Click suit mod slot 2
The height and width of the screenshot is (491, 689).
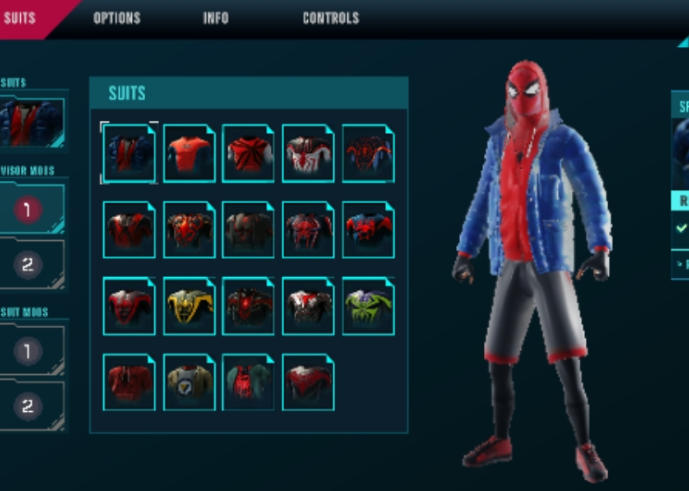point(30,406)
